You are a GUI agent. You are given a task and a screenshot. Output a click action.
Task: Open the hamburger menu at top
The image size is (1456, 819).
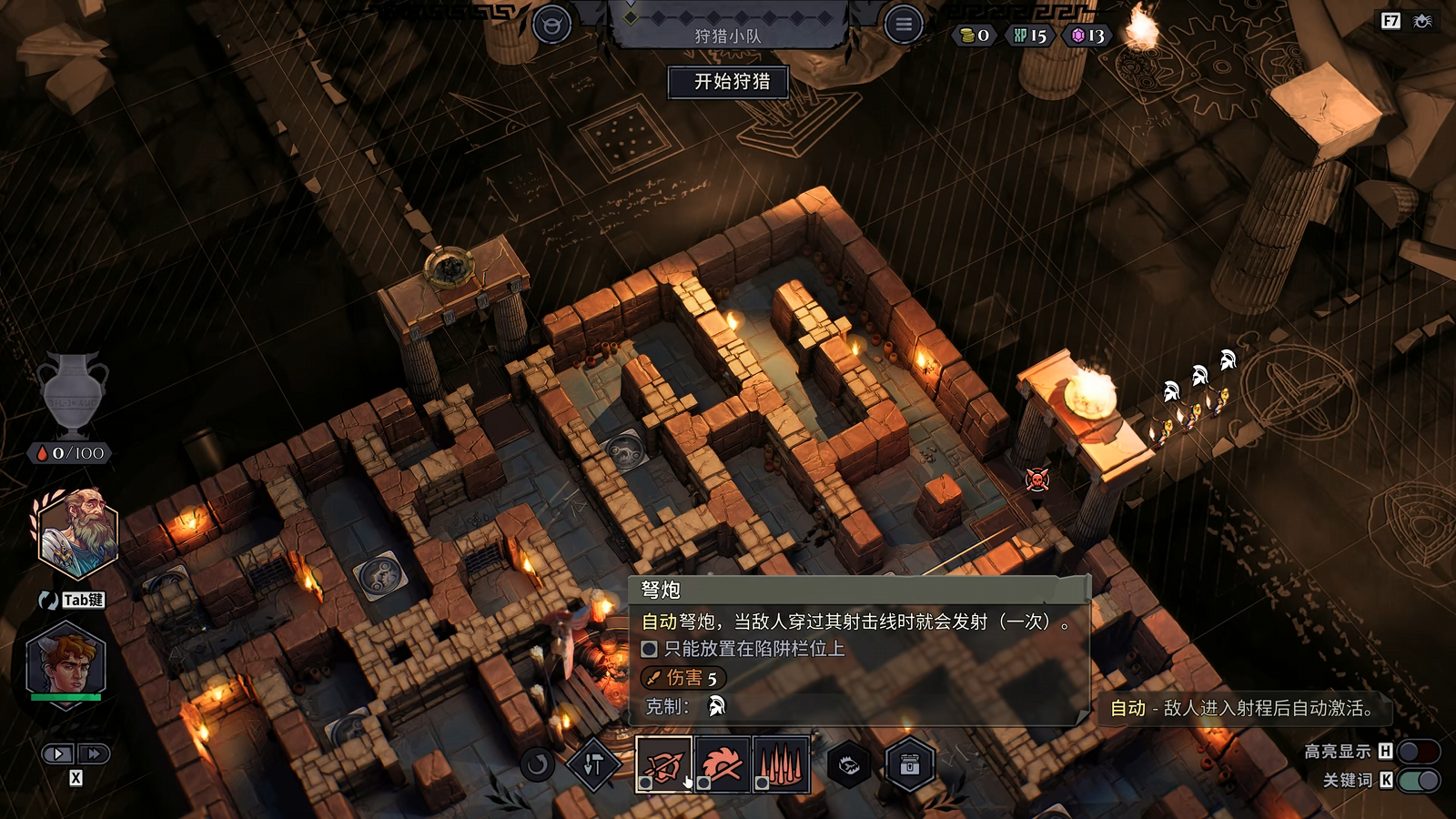[x=903, y=25]
